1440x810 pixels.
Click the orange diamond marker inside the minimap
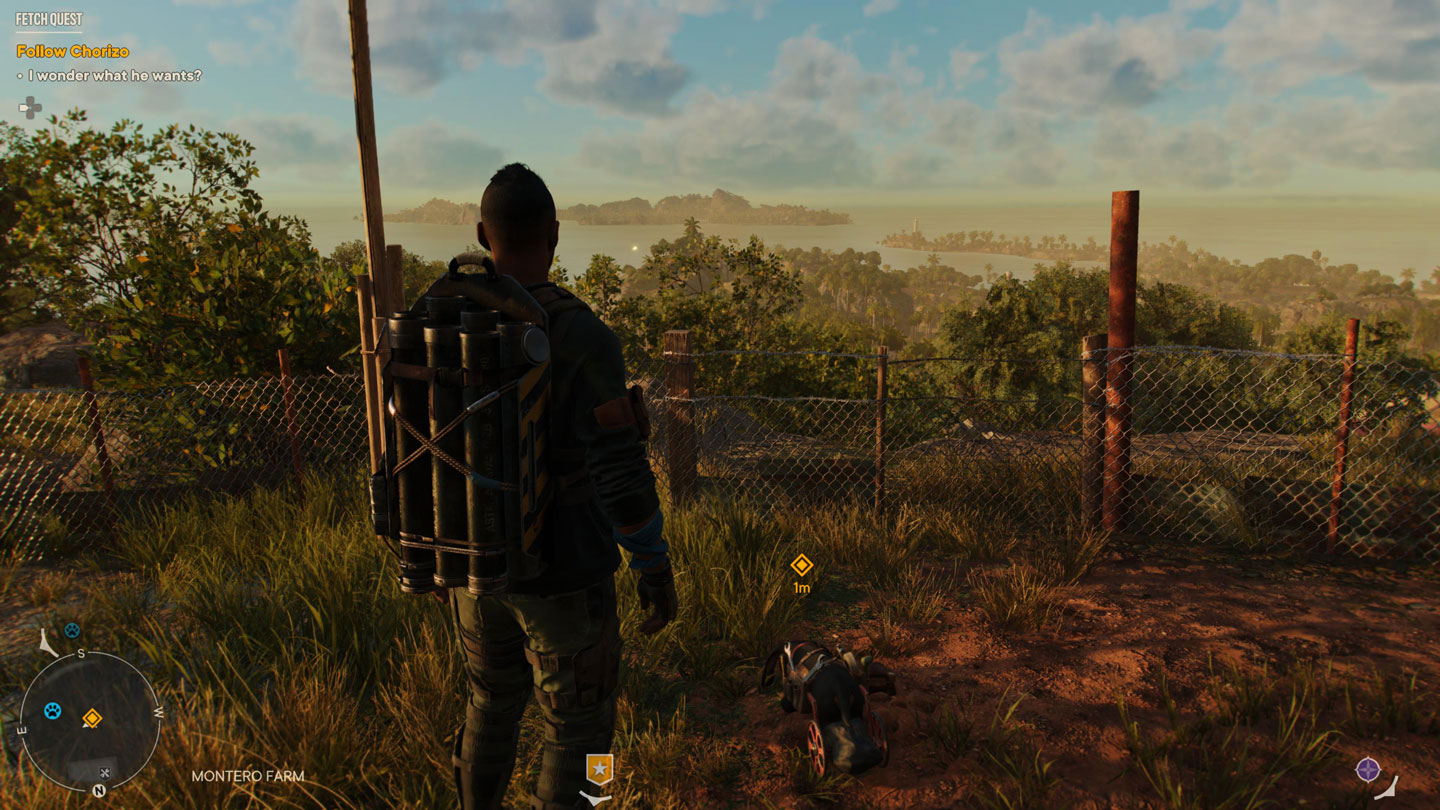92,718
